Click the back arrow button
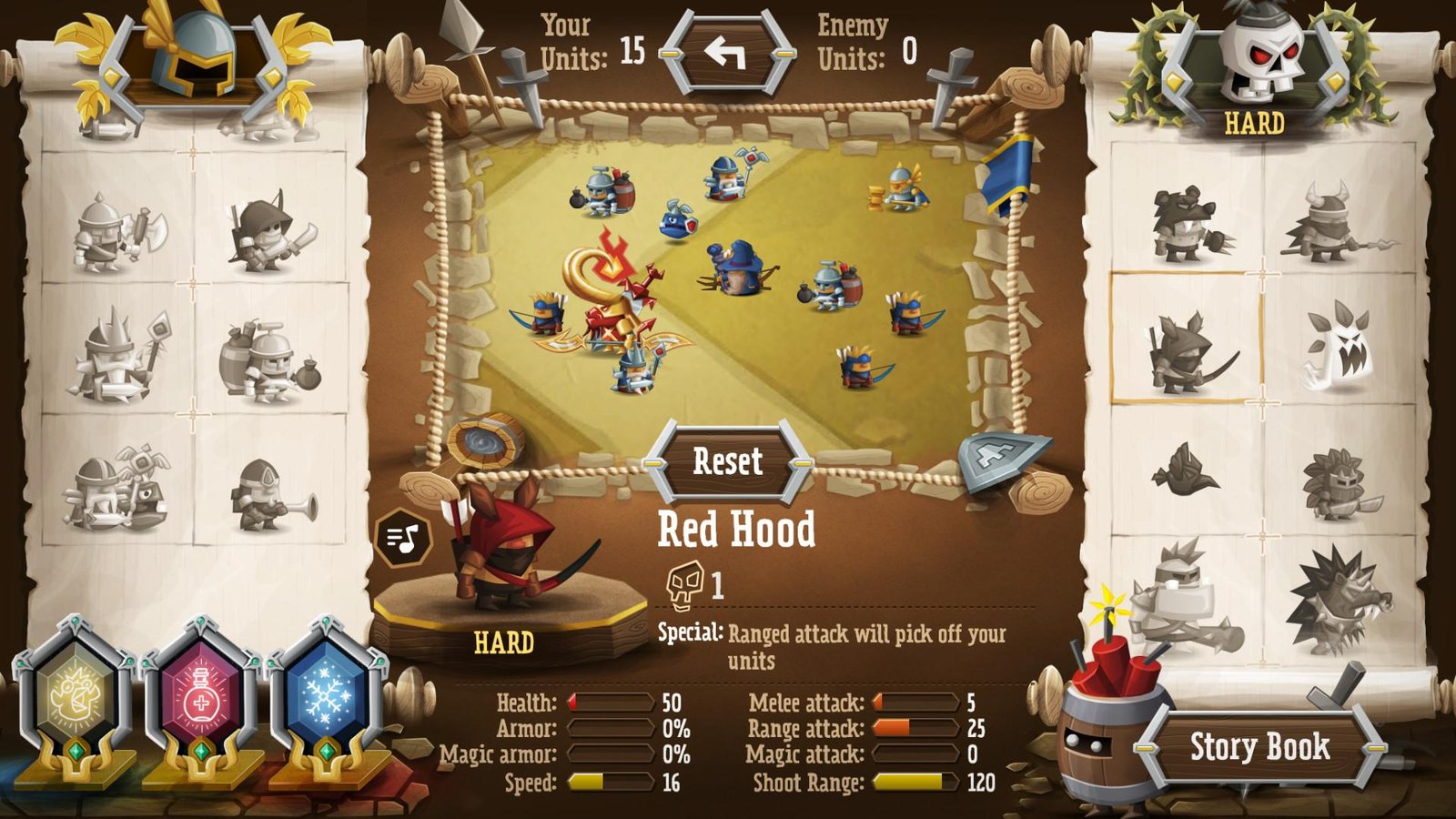1456x819 pixels. tap(725, 55)
